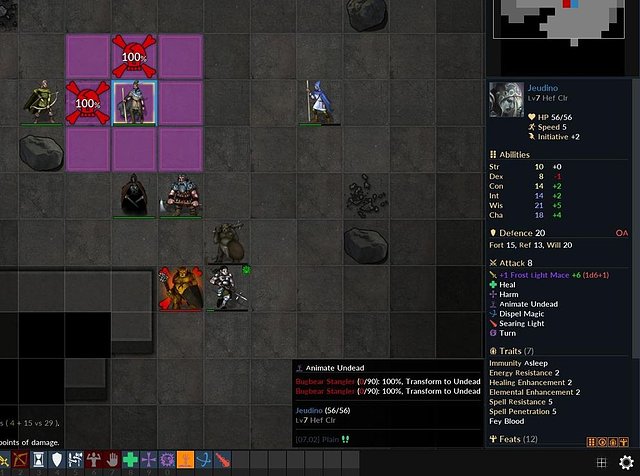
Task: Use the green cross Heal spell icon
Action: pyautogui.click(x=130, y=460)
